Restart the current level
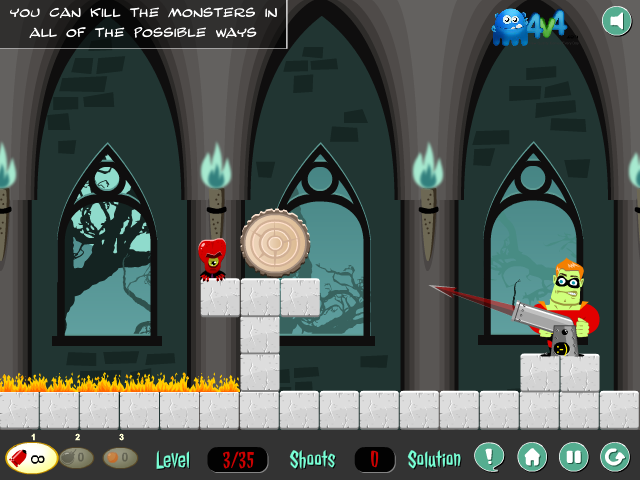The image size is (640, 480). pos(614,457)
